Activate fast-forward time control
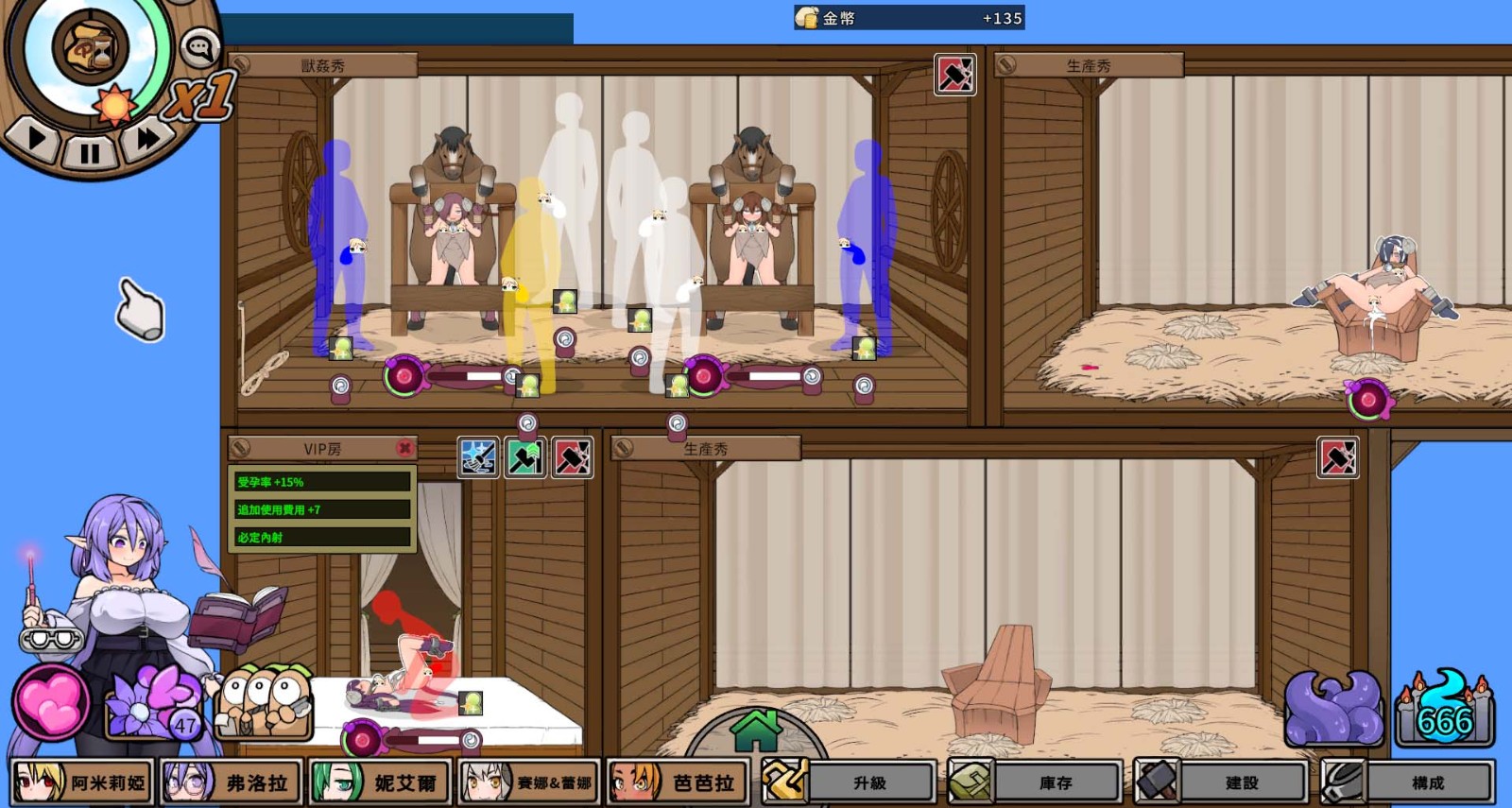Screen dimensions: 1512x808 148,138
